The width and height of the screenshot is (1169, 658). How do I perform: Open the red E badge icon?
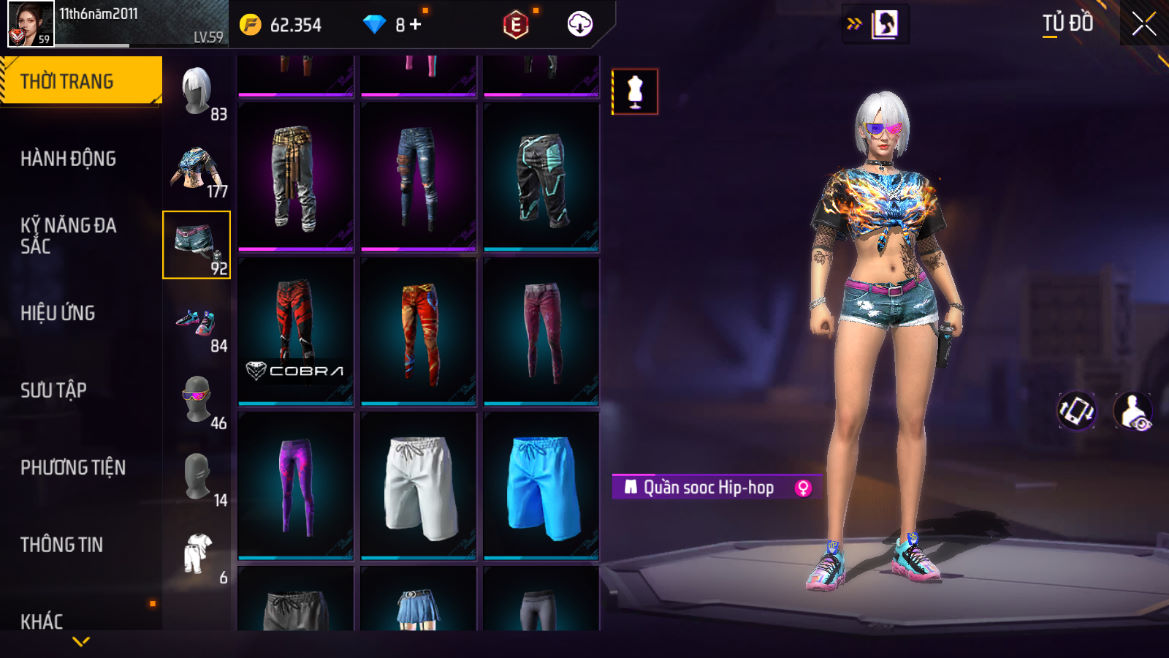[515, 25]
